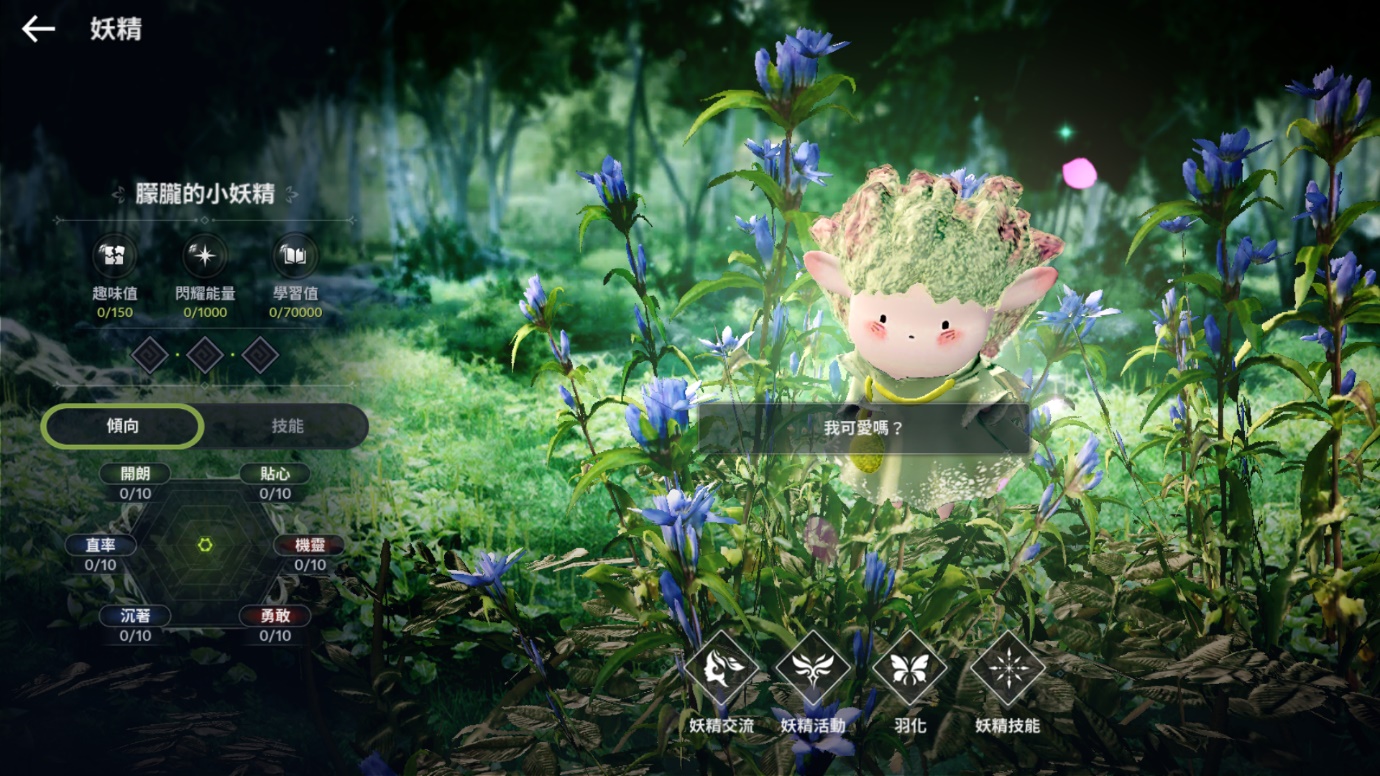Screen dimensions: 1380x776
Task: Open the 妖精活動 menu
Action: [813, 669]
